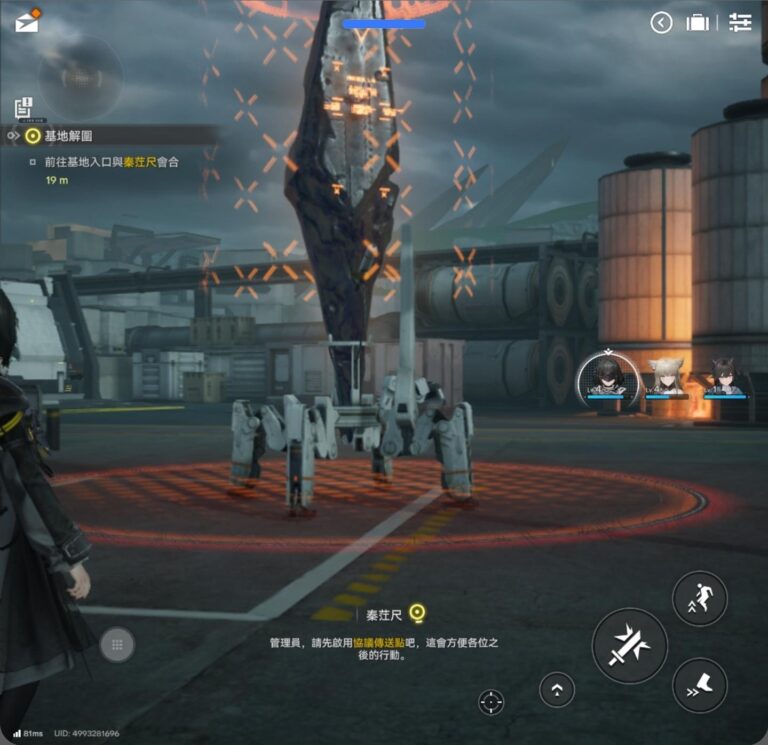This screenshot has height=745, width=768.
Task: Activate the jump running-figure button
Action: 699,598
